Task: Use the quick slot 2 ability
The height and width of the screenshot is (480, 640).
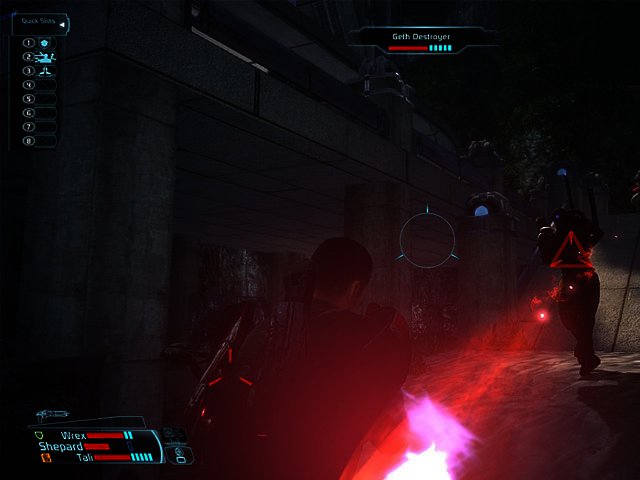Action: click(x=45, y=57)
